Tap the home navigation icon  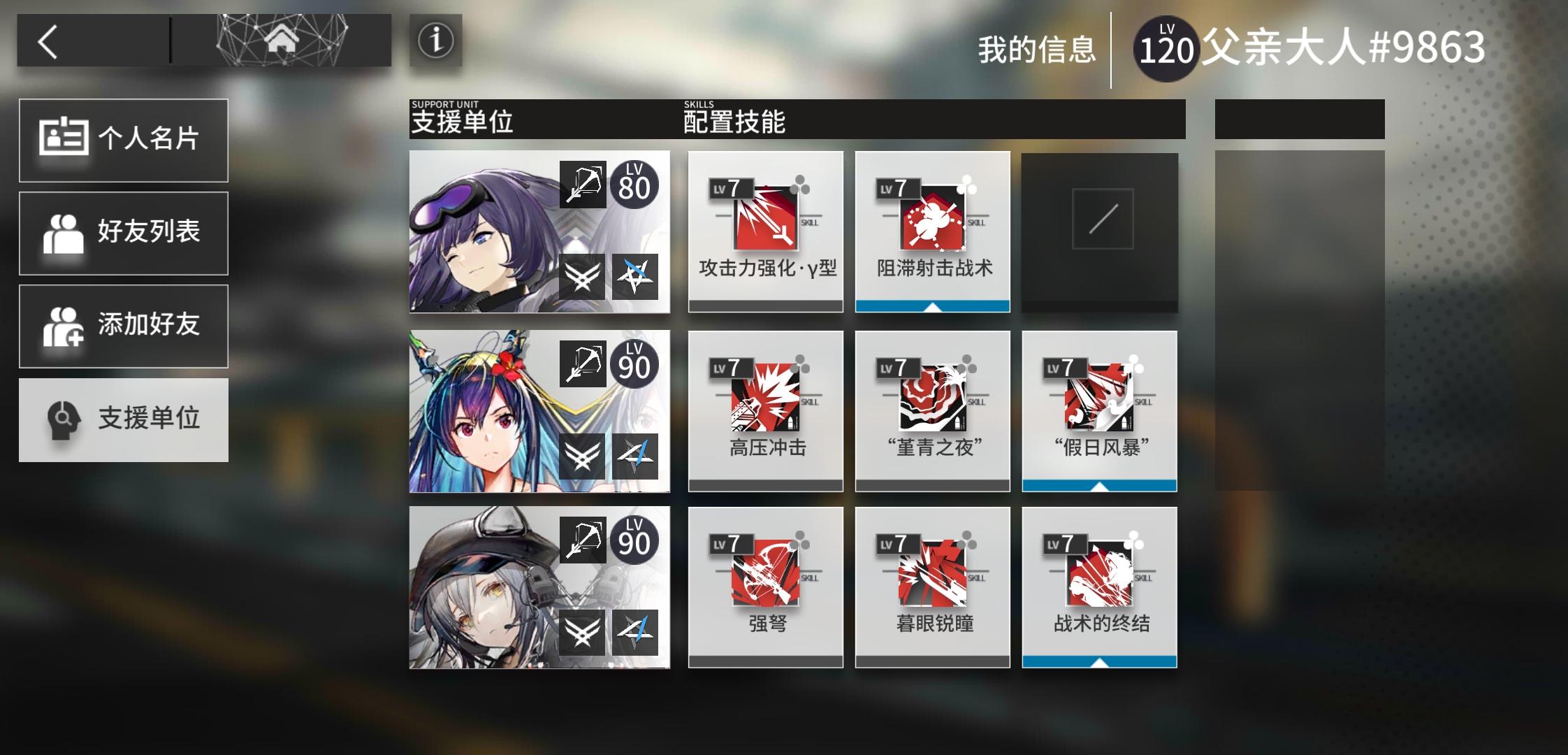click(280, 40)
